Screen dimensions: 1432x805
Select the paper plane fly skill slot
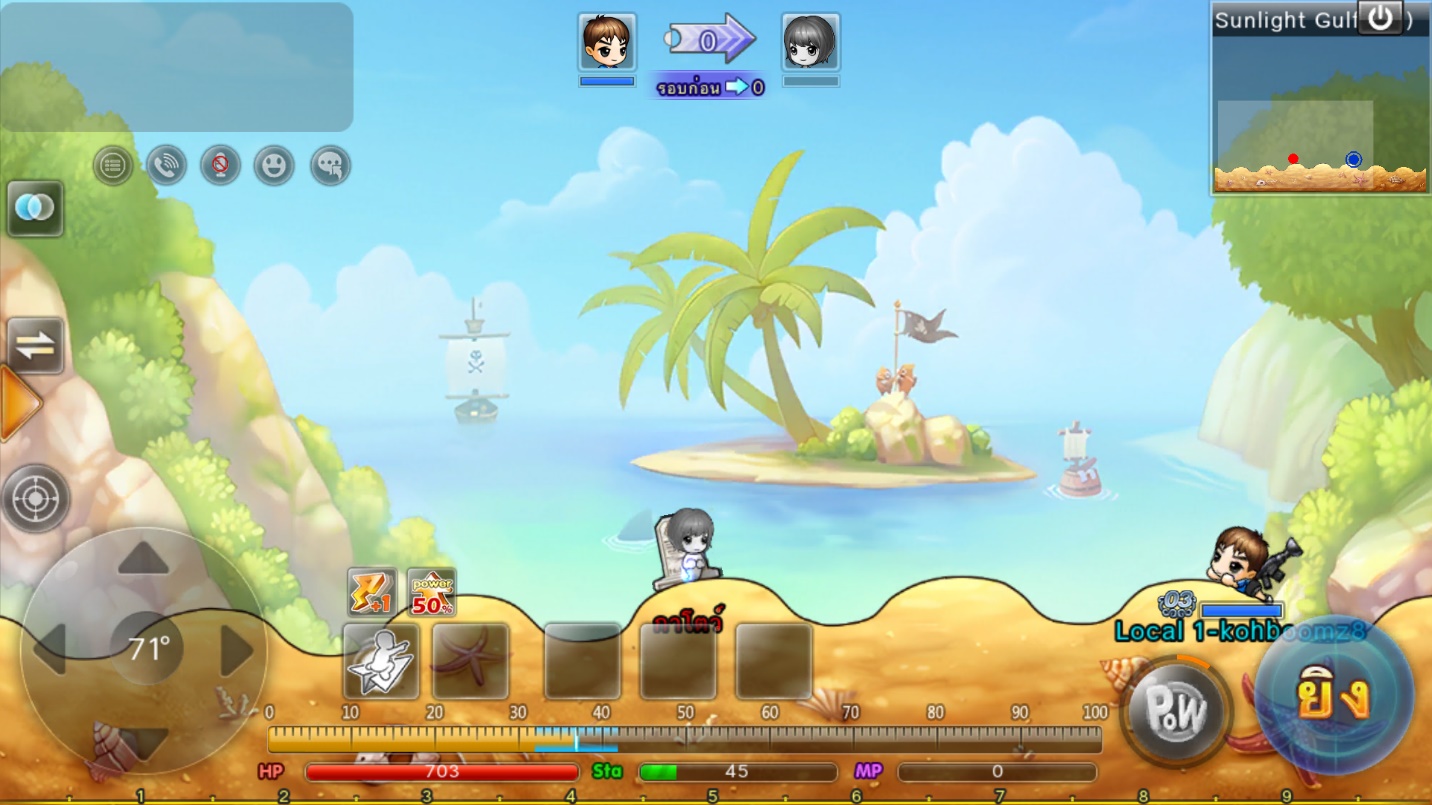pos(381,661)
